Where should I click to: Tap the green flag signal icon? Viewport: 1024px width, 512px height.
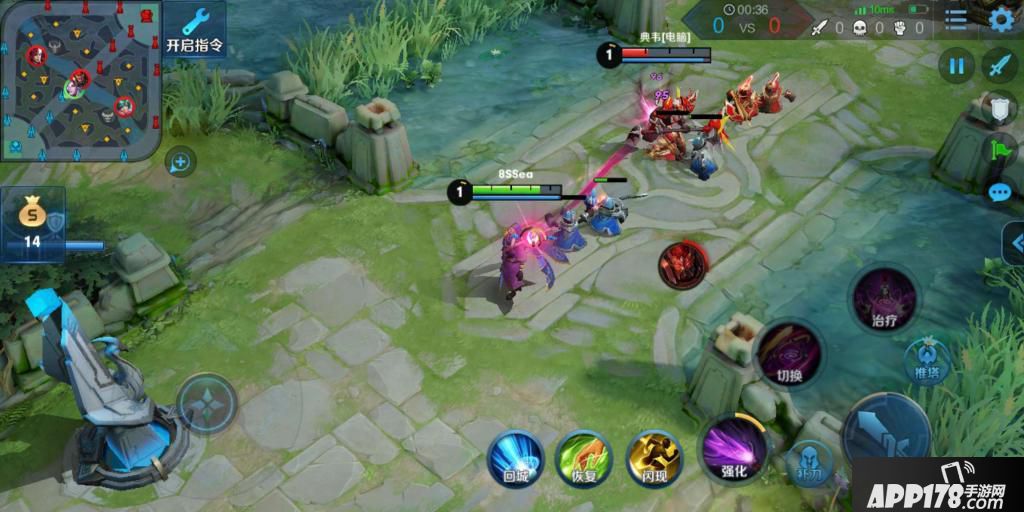pos(1001,151)
